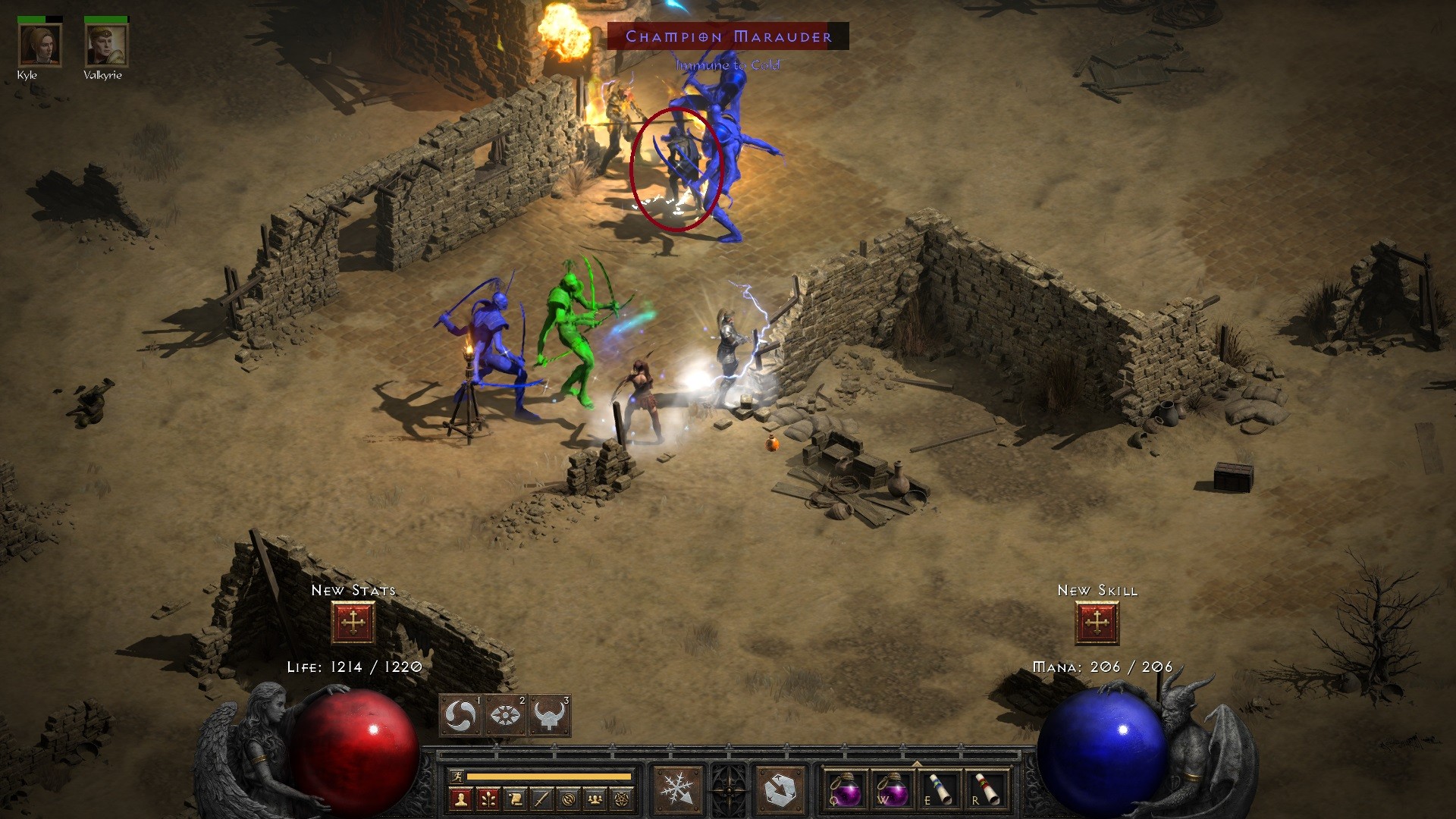The height and width of the screenshot is (819, 1456).
Task: Click the sword icon in the mini menu
Action: click(x=541, y=799)
